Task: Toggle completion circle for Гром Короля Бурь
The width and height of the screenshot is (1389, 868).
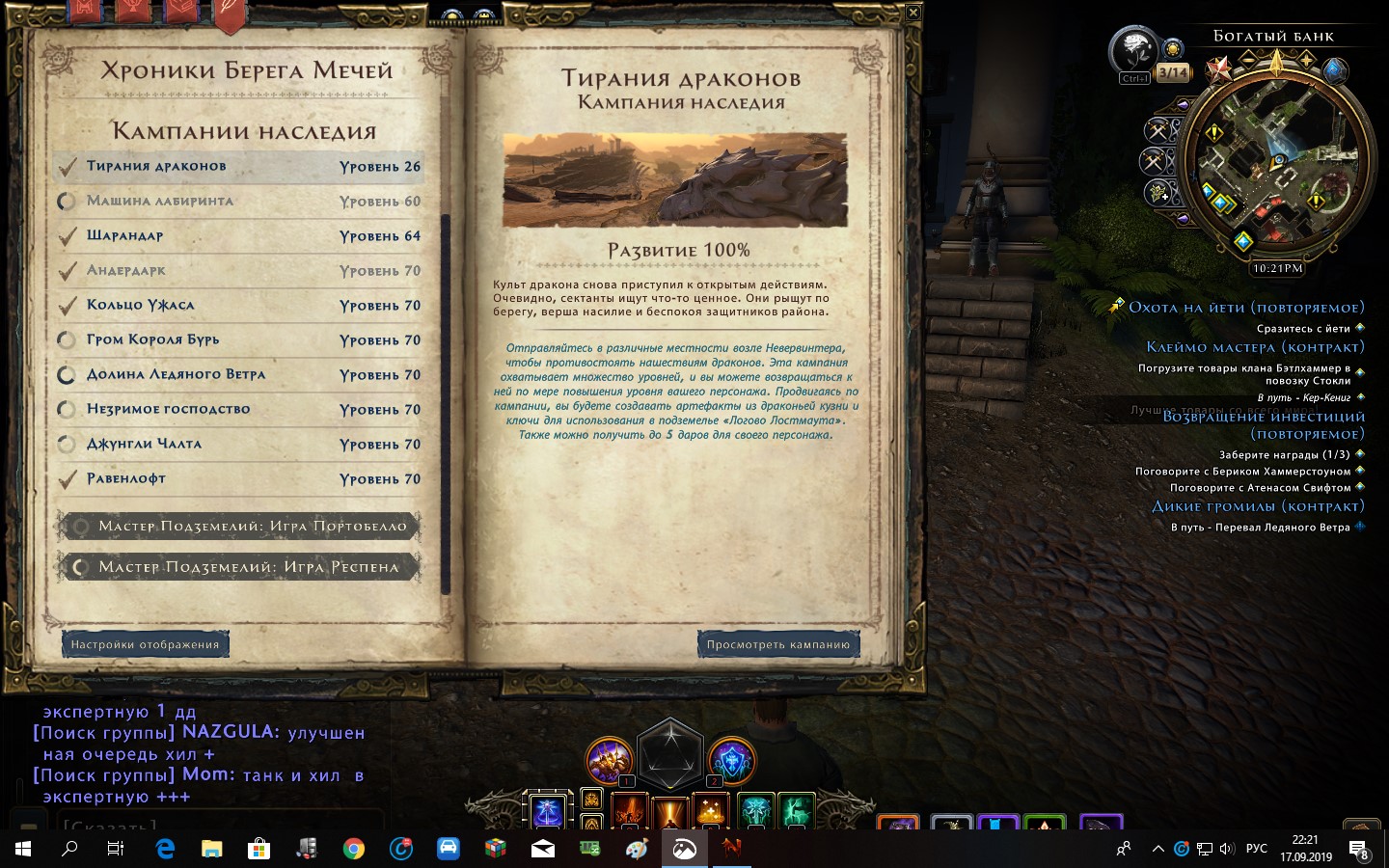Action: [x=68, y=339]
